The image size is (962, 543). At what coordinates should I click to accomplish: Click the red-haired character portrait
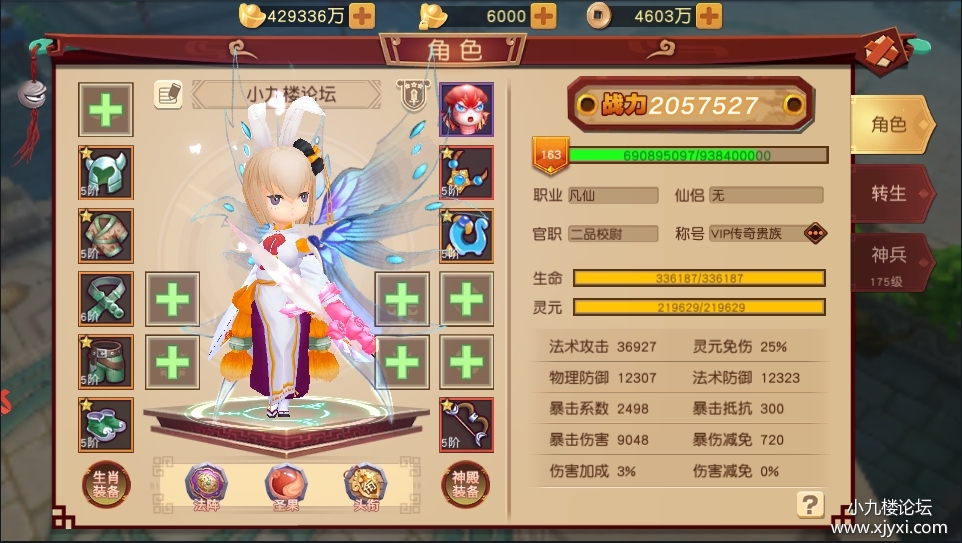(x=466, y=108)
